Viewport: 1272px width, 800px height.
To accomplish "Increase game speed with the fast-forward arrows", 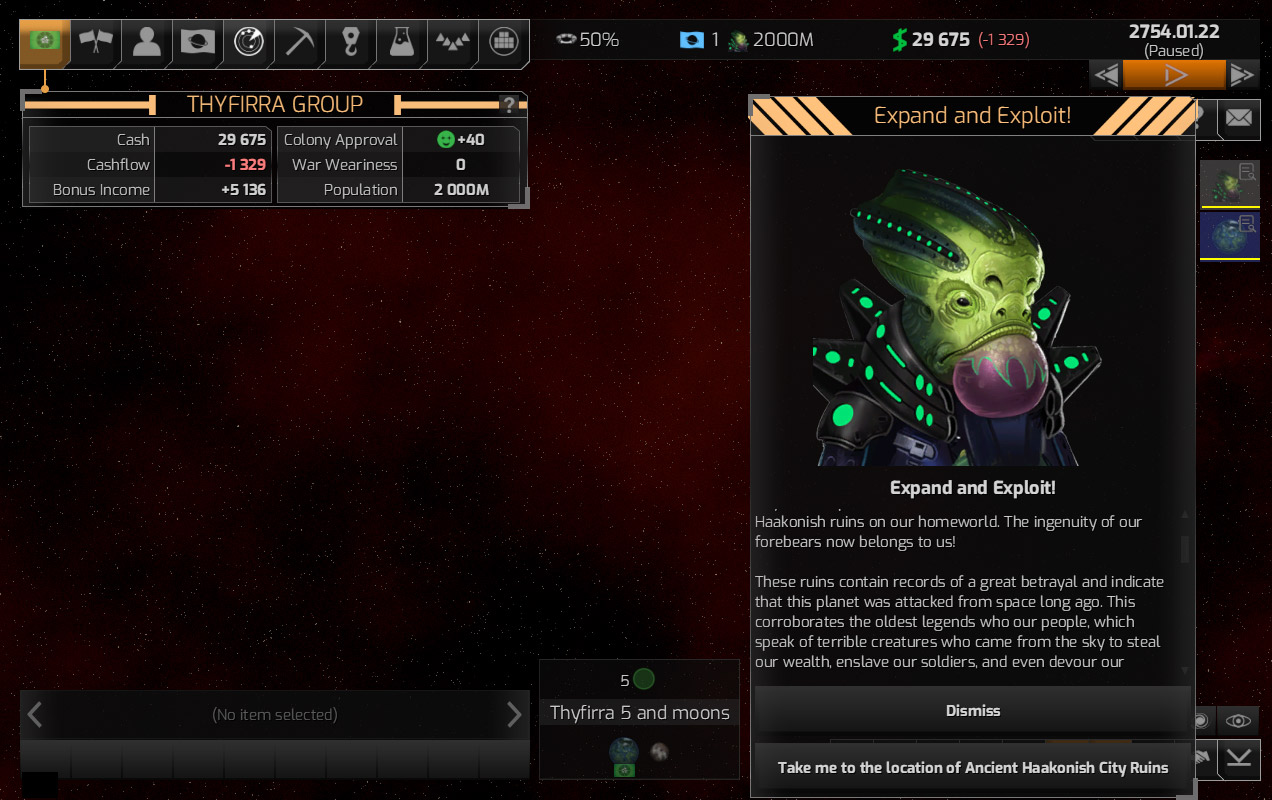I will [x=1242, y=75].
